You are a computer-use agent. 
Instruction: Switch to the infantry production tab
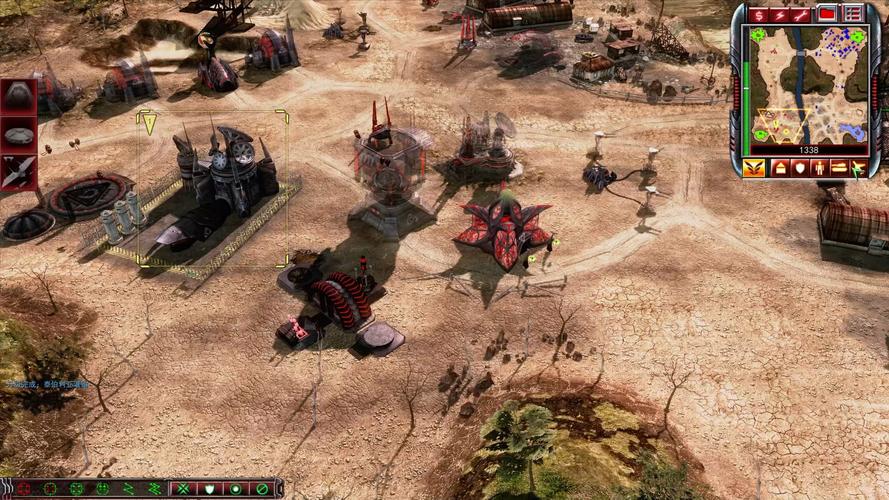pyautogui.click(x=819, y=168)
